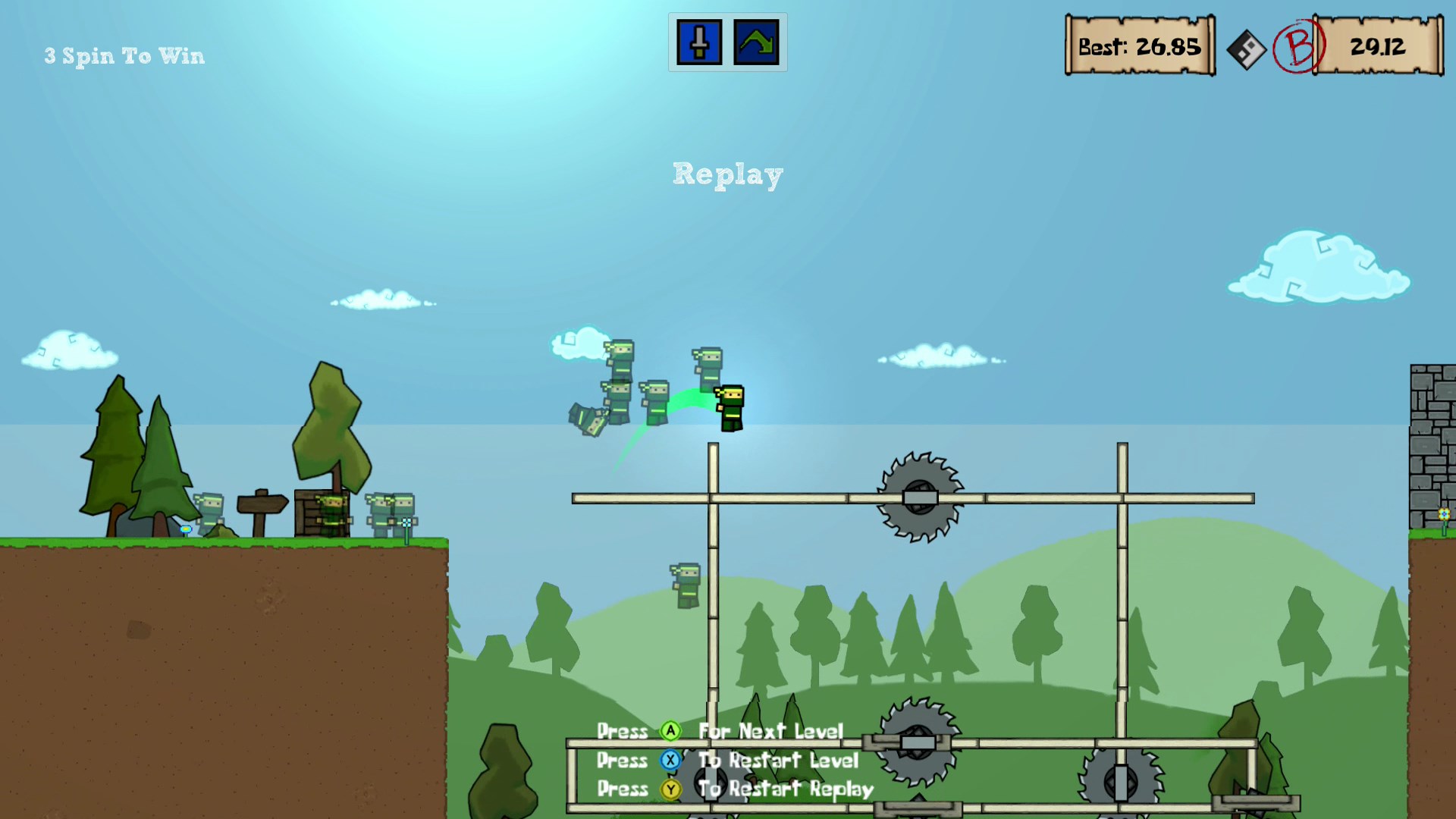
Task: Click the stone wall on the right edge
Action: point(1432,447)
